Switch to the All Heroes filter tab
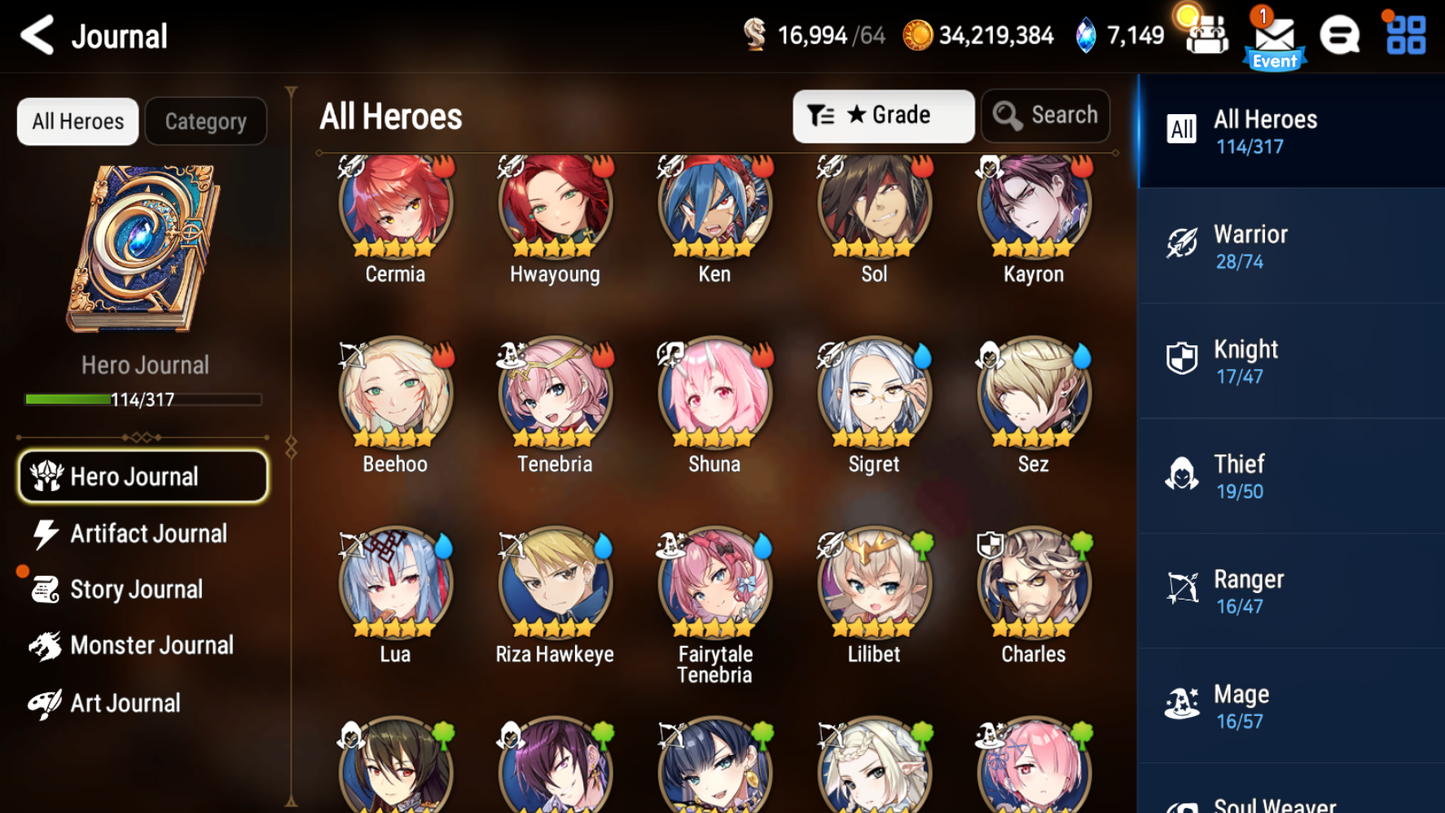This screenshot has height=813, width=1445. [77, 121]
